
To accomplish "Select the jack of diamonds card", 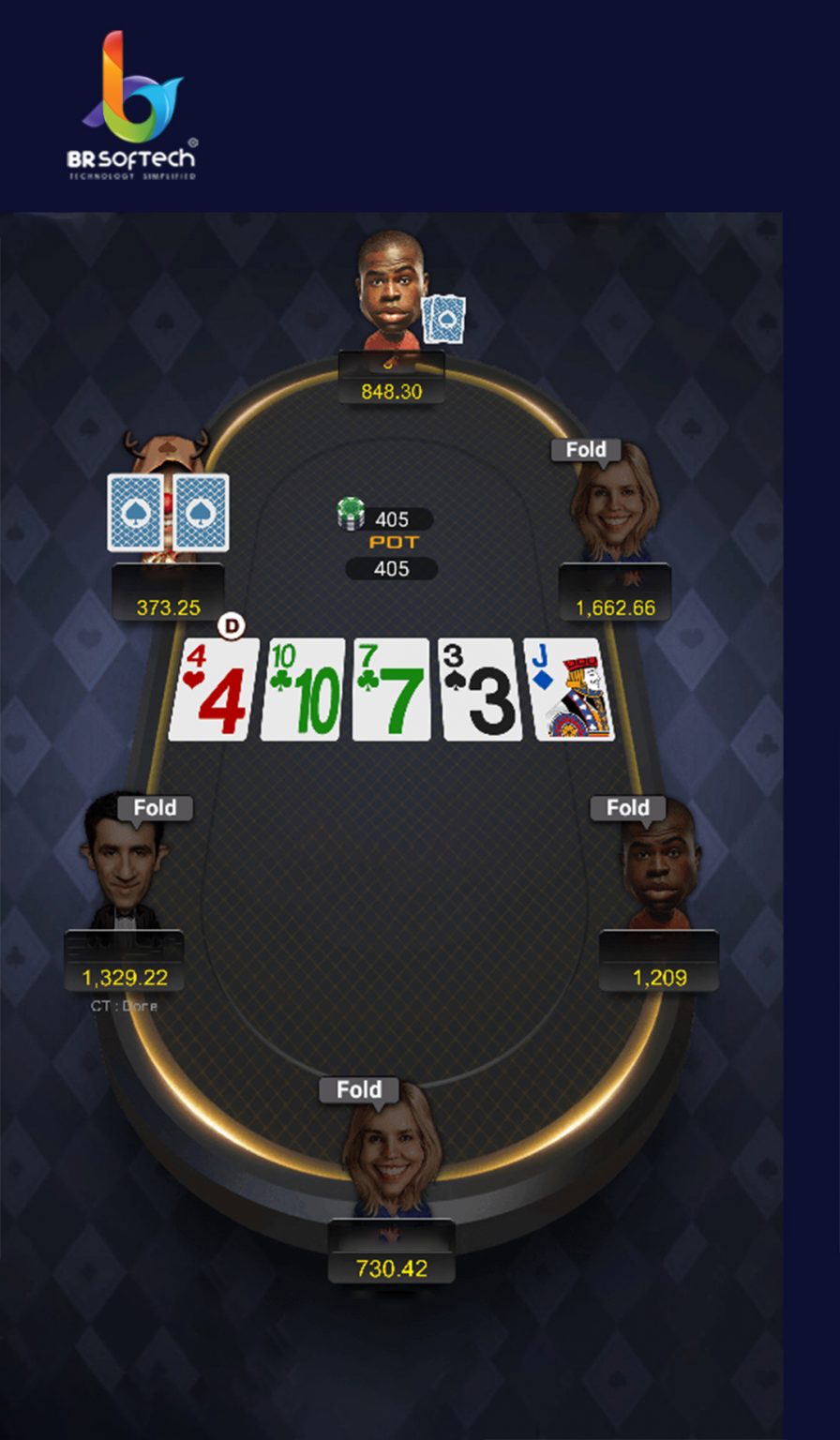I will tap(568, 689).
